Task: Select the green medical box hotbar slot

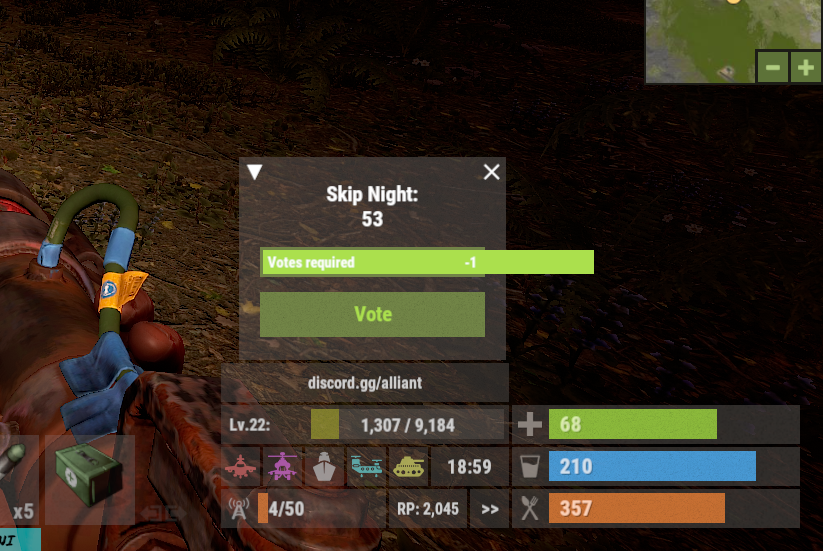Action: pos(89,479)
